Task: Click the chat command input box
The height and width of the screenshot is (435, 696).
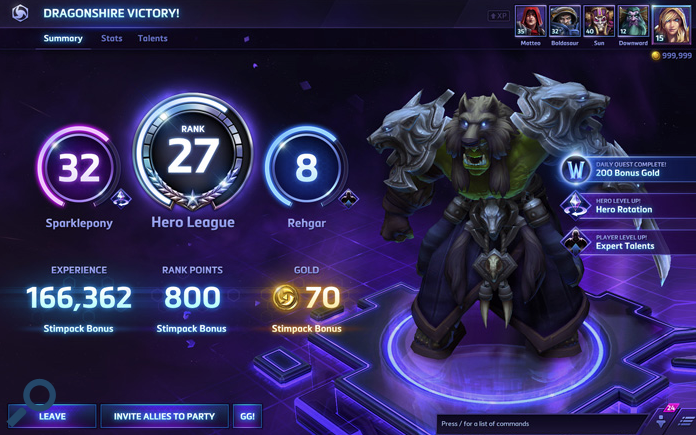Action: point(540,424)
